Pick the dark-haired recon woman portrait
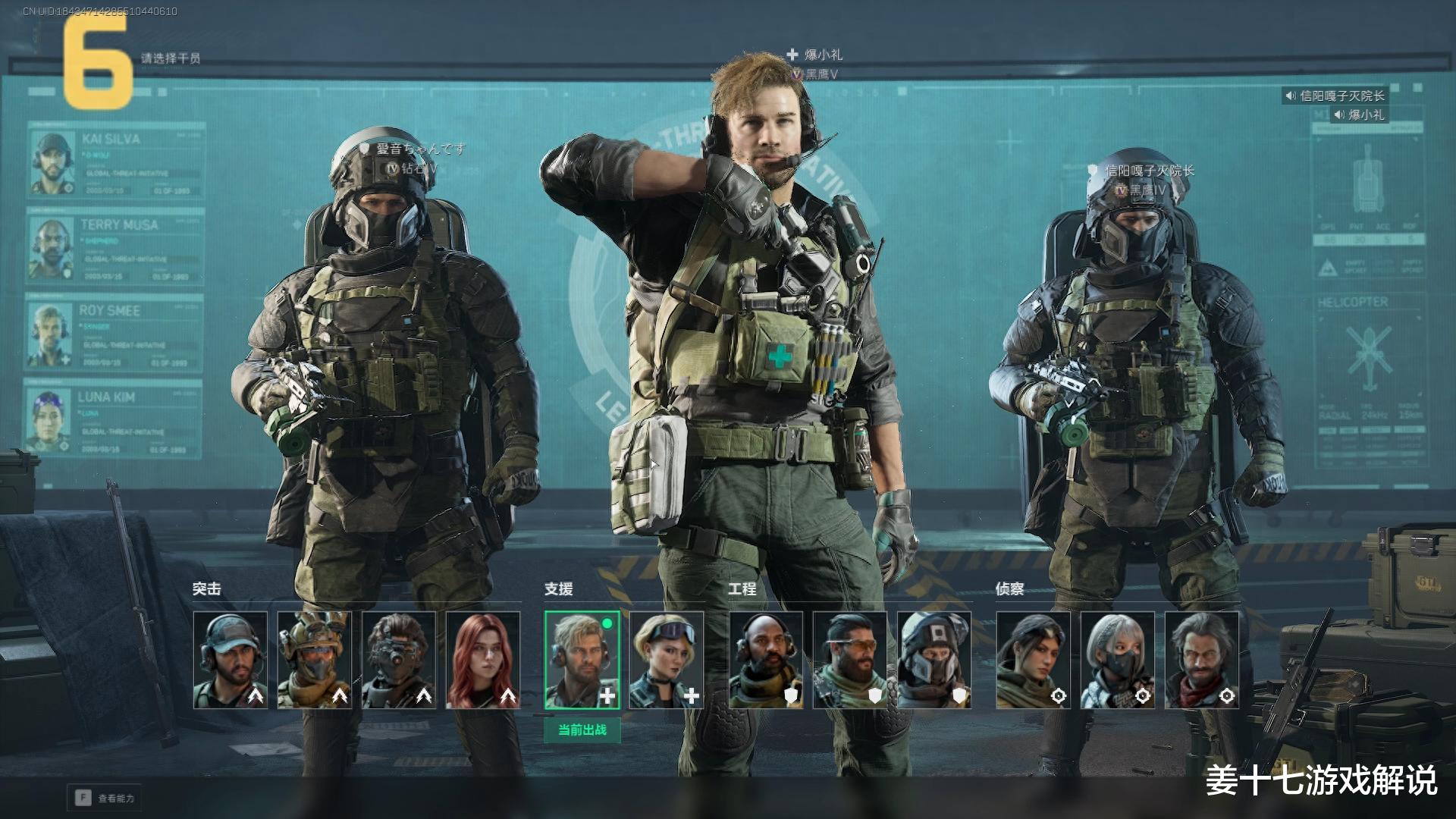1456x819 pixels. [x=1034, y=660]
